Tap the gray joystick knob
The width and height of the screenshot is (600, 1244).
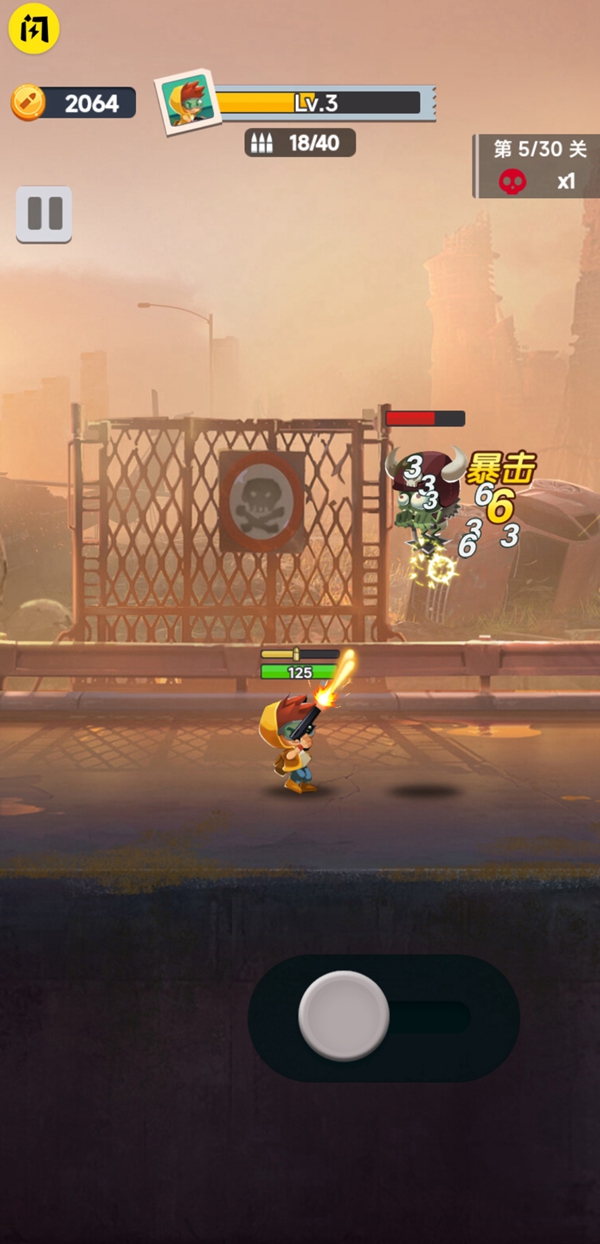coord(344,1015)
